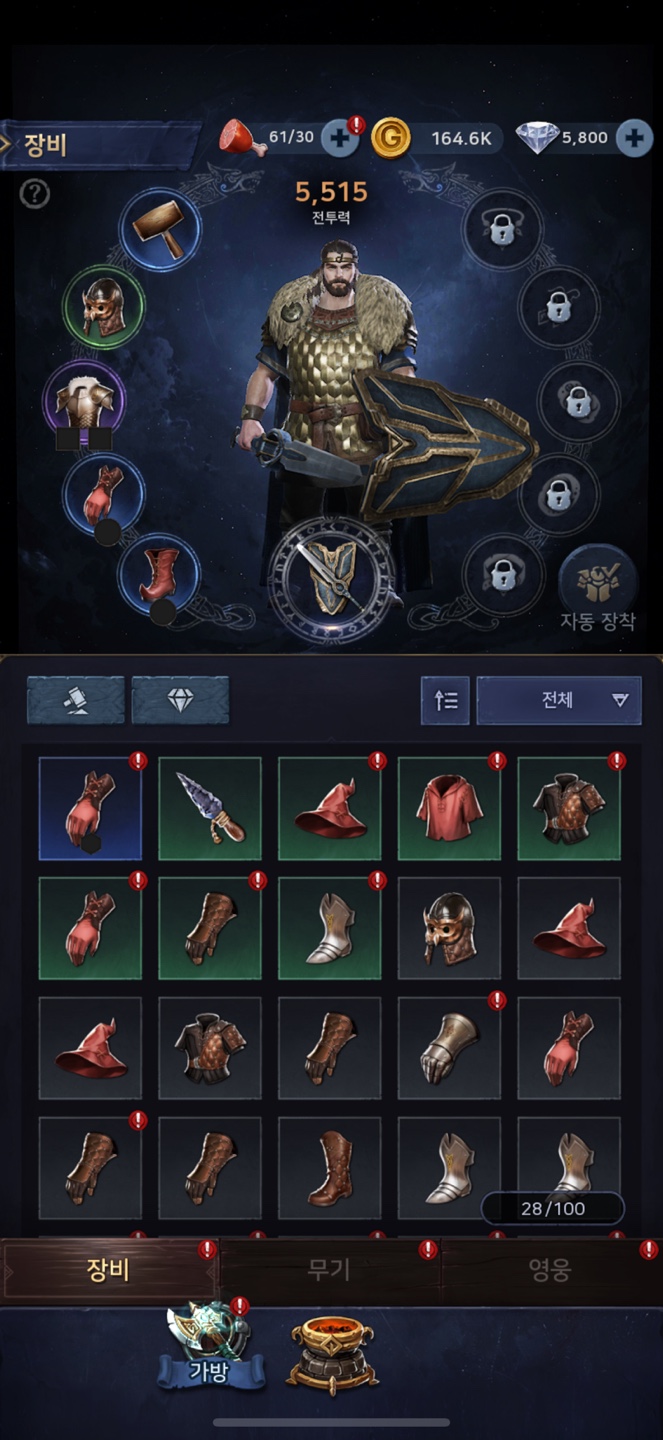This screenshot has width=663, height=1440.
Task: Select the red hooded shirt item
Action: 449,808
